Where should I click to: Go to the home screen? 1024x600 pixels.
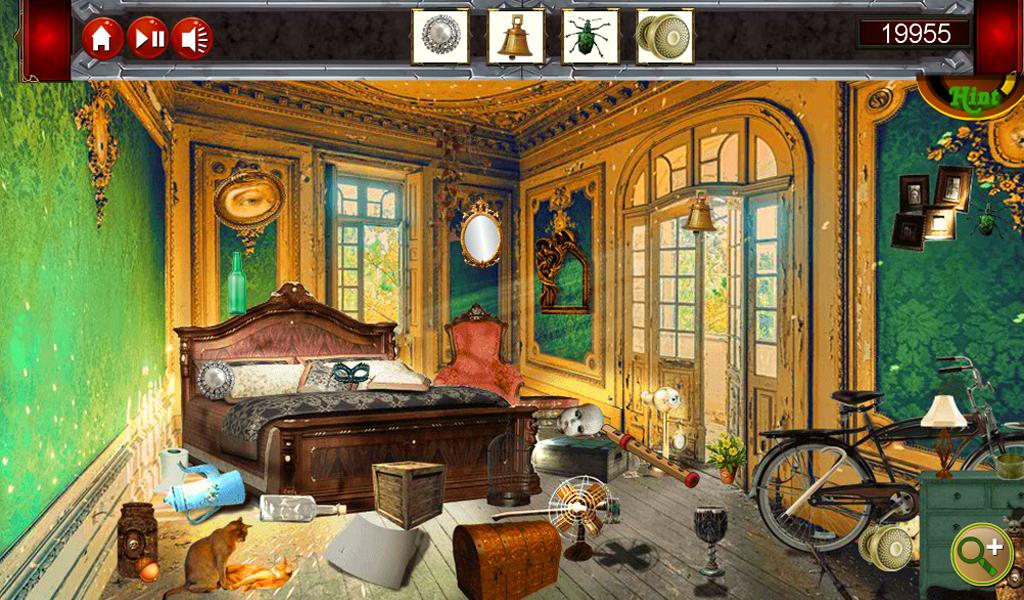(102, 39)
